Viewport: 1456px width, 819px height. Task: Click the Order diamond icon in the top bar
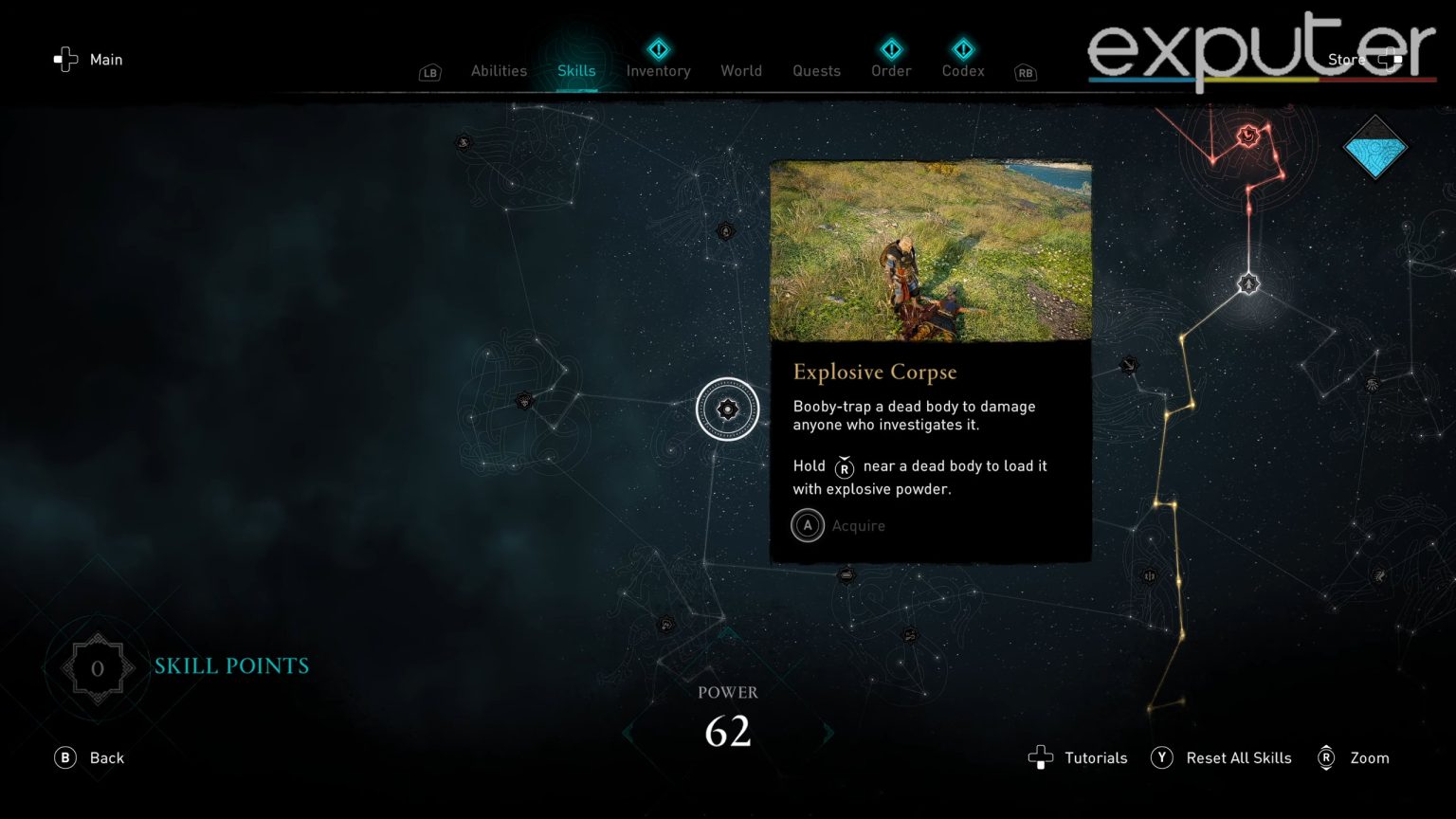coord(890,50)
